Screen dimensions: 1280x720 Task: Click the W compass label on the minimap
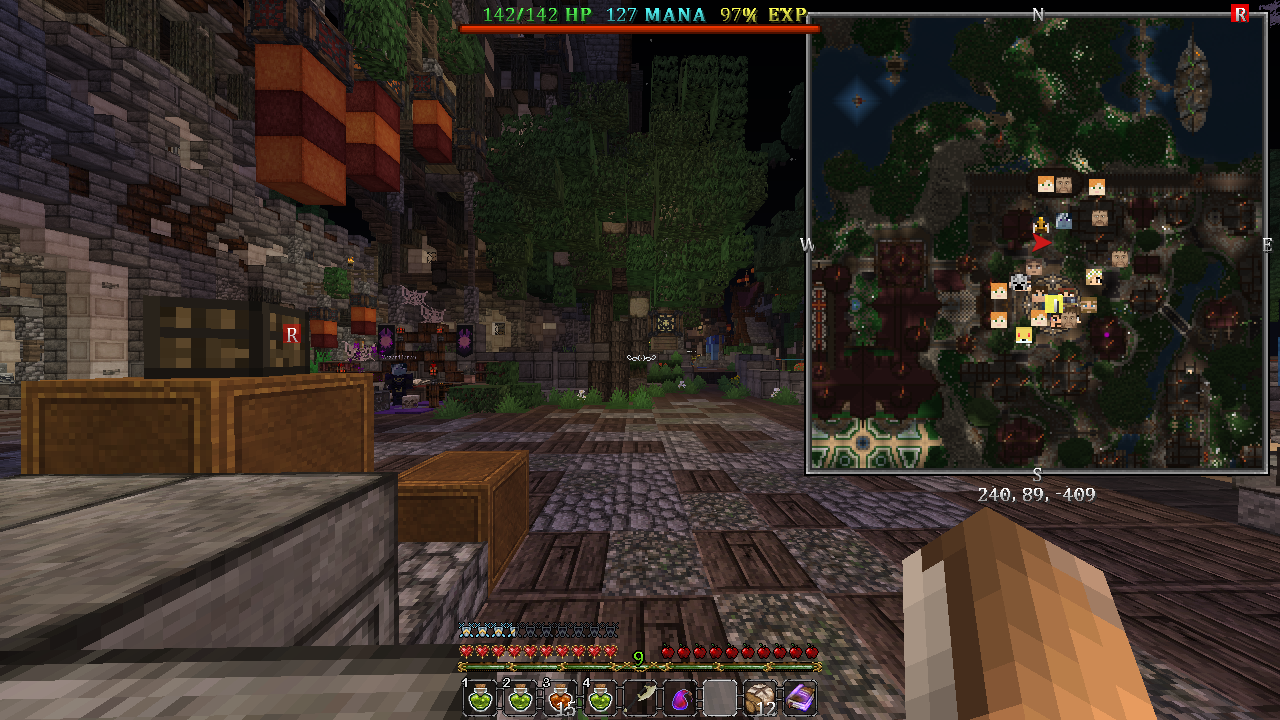pyautogui.click(x=806, y=243)
